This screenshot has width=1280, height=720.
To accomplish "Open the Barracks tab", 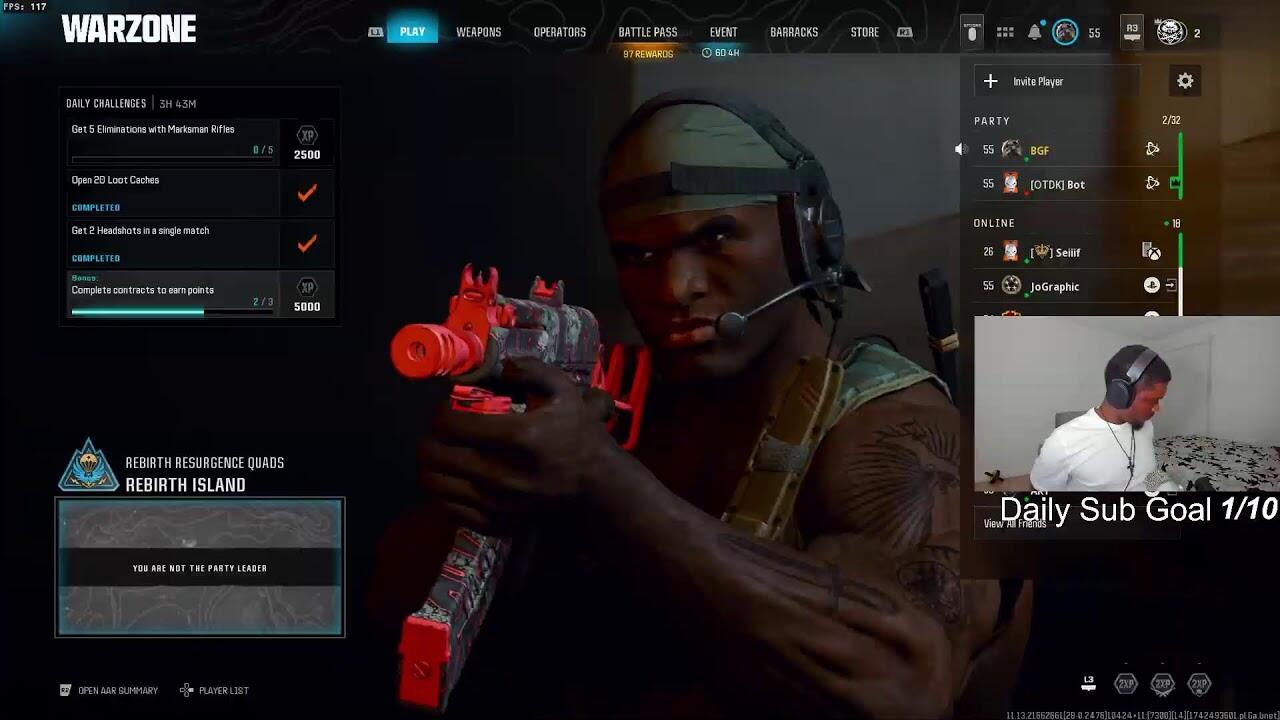I will pos(794,32).
